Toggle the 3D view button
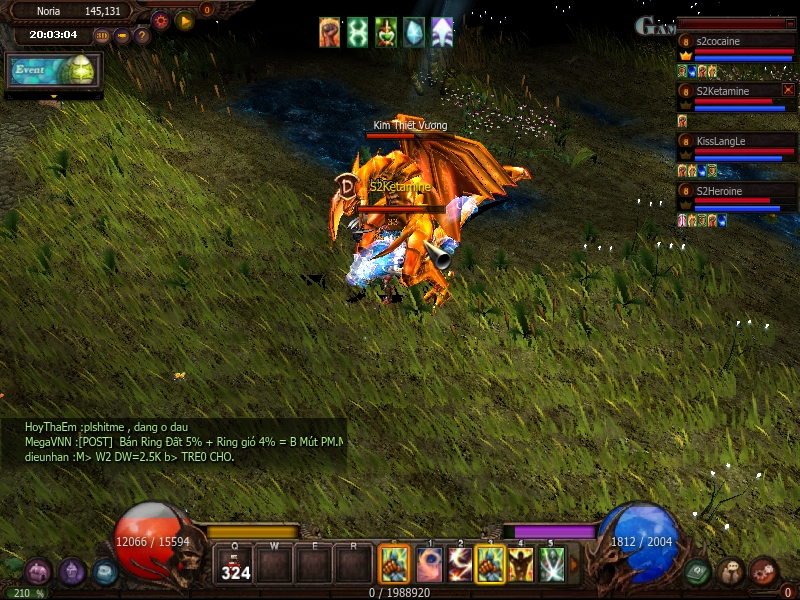This screenshot has width=800, height=600. tap(102, 35)
